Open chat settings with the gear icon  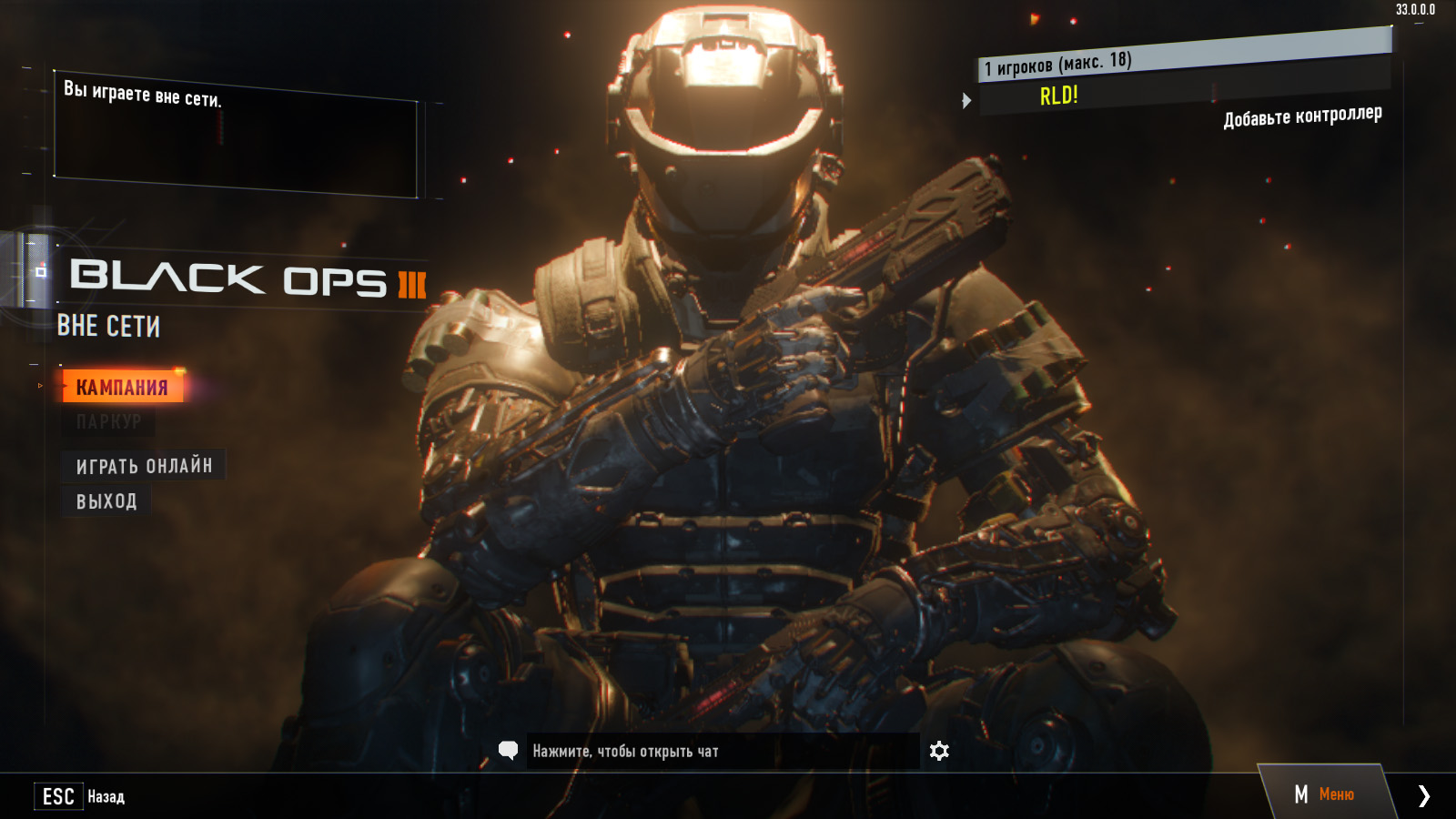[938, 751]
